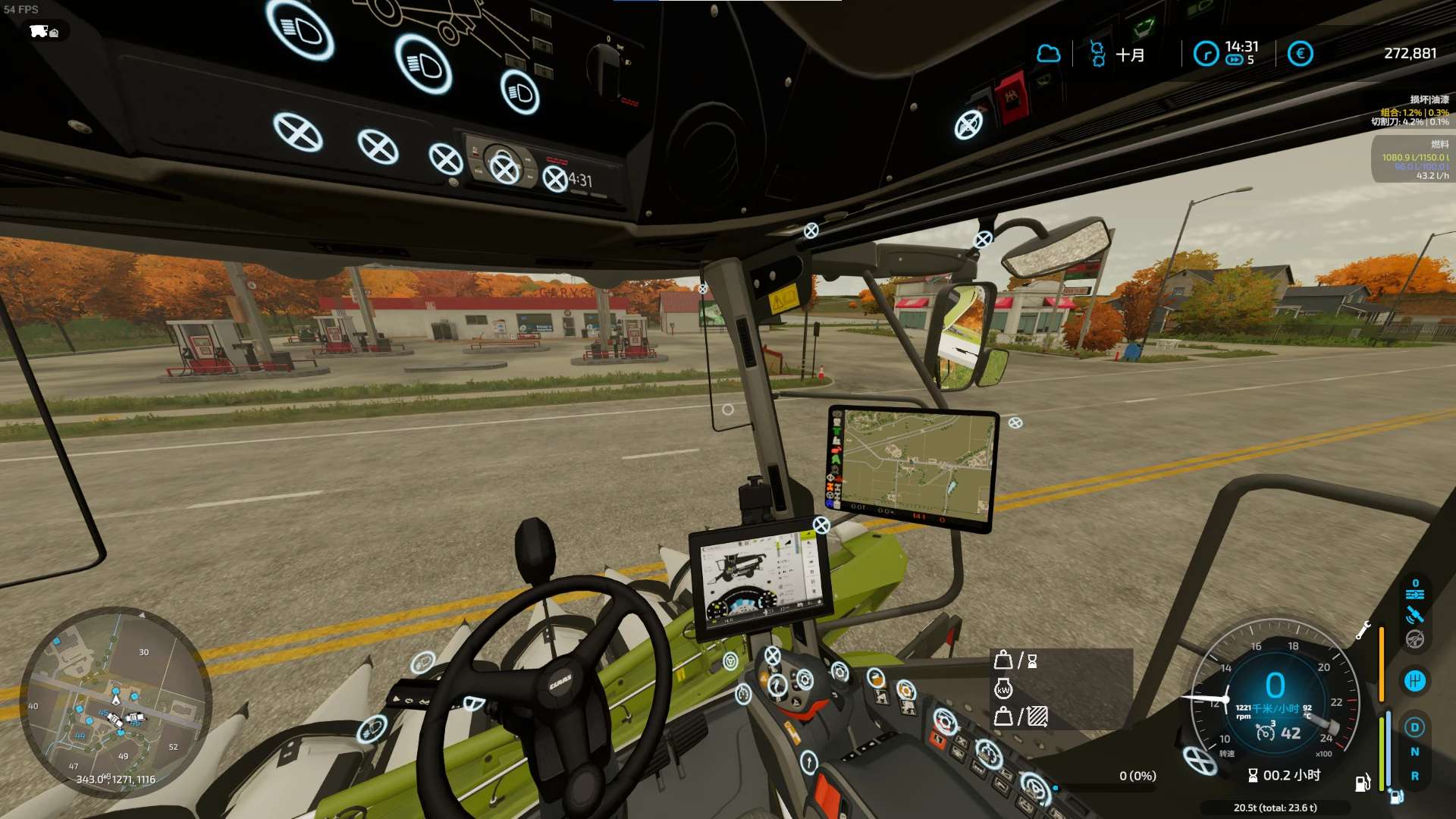The height and width of the screenshot is (819, 1456).
Task: Click the weather cloud icon
Action: click(x=1048, y=54)
